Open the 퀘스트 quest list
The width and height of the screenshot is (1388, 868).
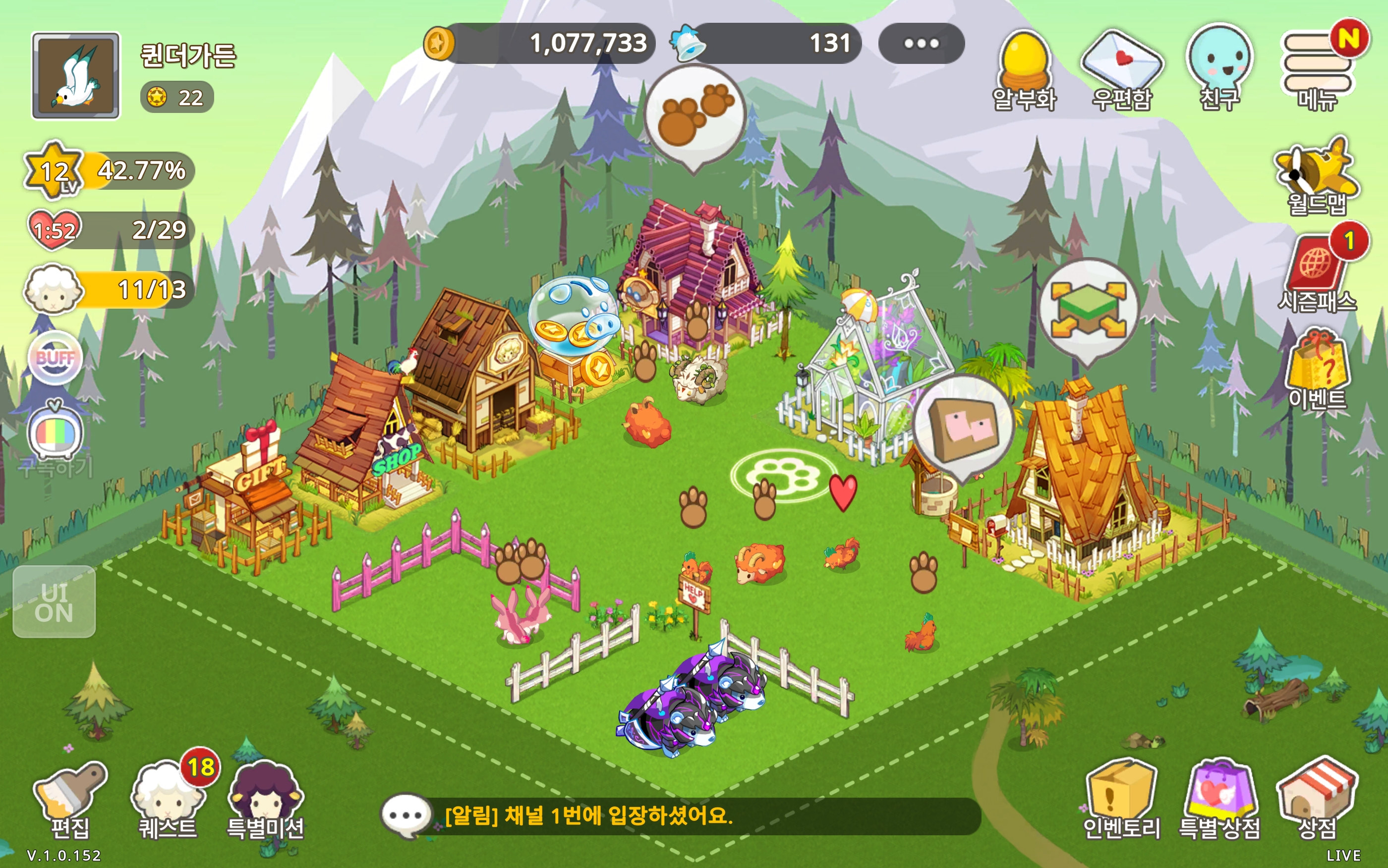pyautogui.click(x=168, y=799)
